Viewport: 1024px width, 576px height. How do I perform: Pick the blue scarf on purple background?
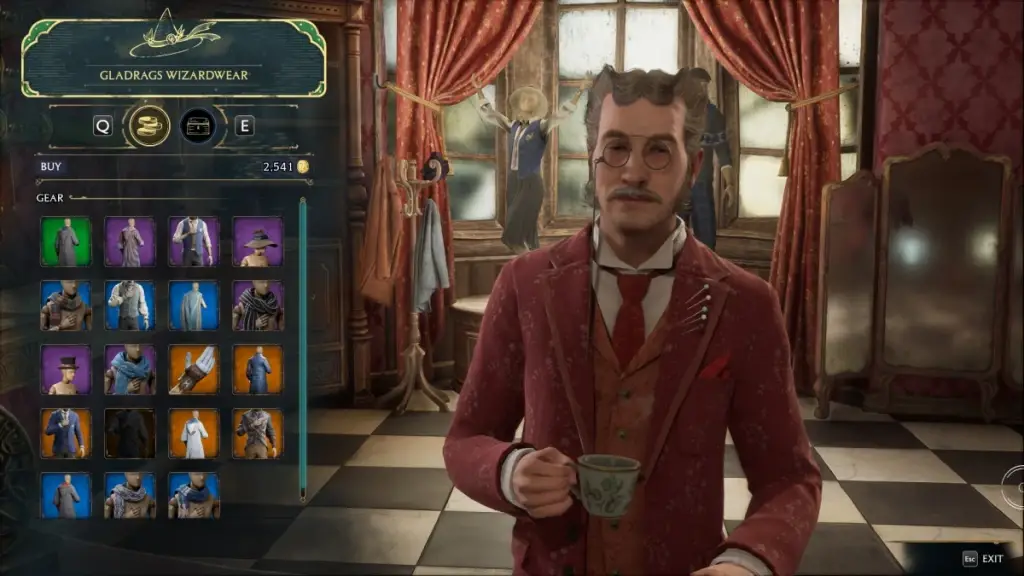point(130,370)
